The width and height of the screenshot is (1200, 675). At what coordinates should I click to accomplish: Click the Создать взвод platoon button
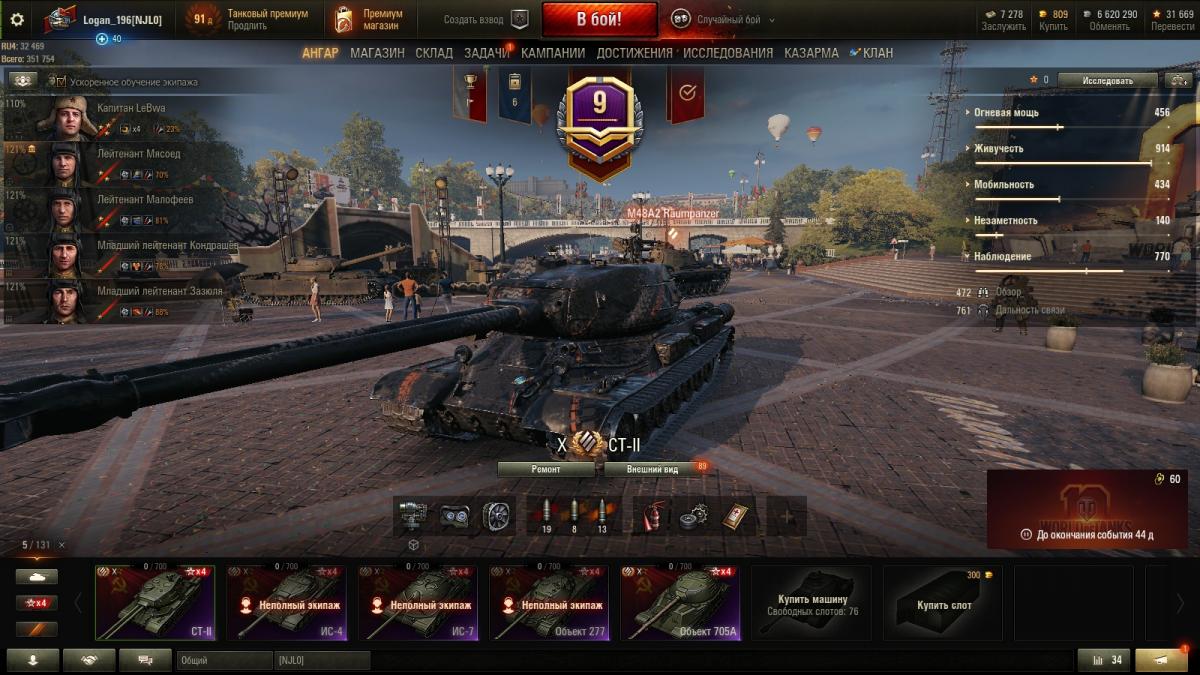[x=486, y=19]
